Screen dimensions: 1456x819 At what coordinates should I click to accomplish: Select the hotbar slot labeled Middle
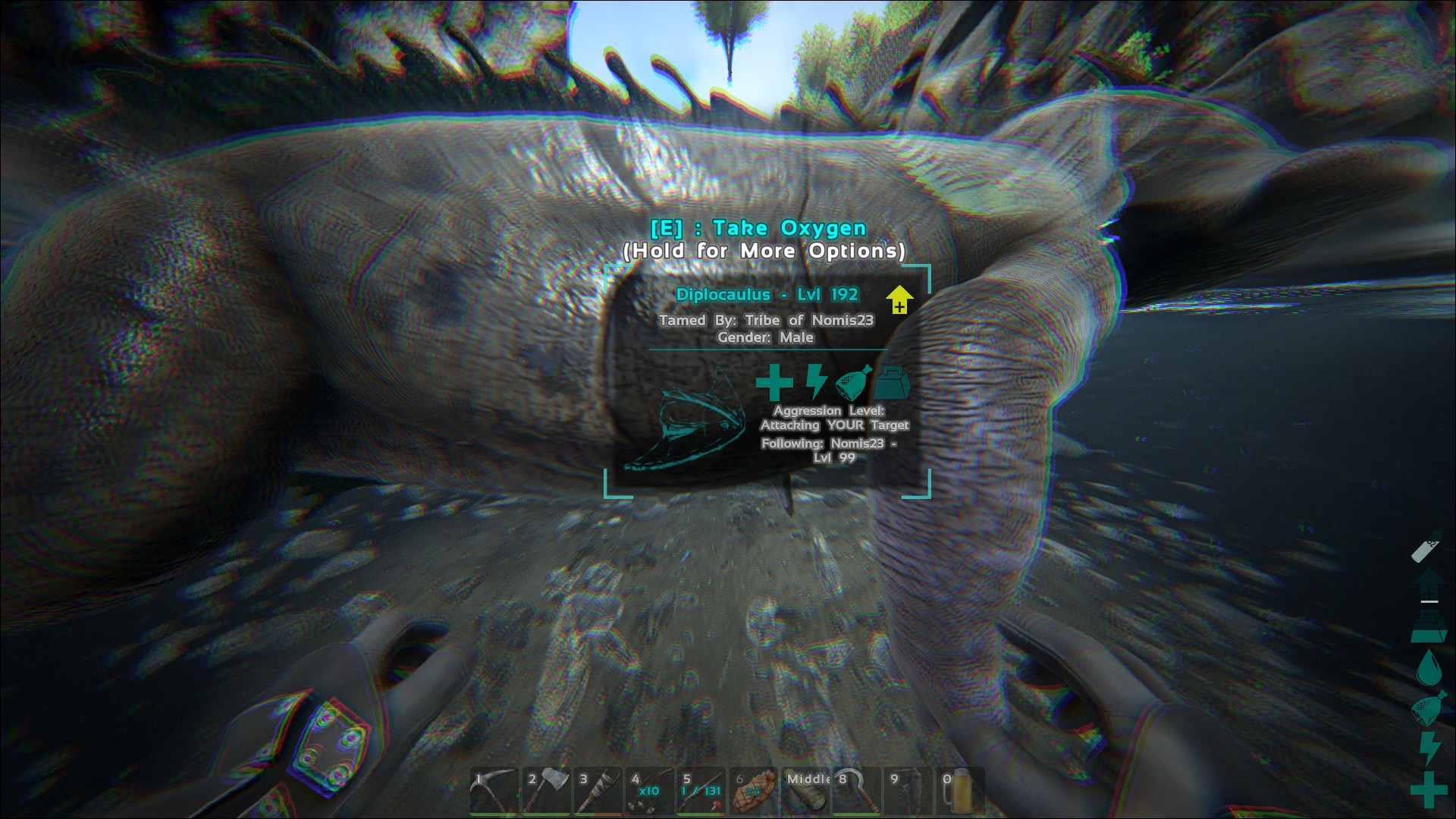pos(805,791)
